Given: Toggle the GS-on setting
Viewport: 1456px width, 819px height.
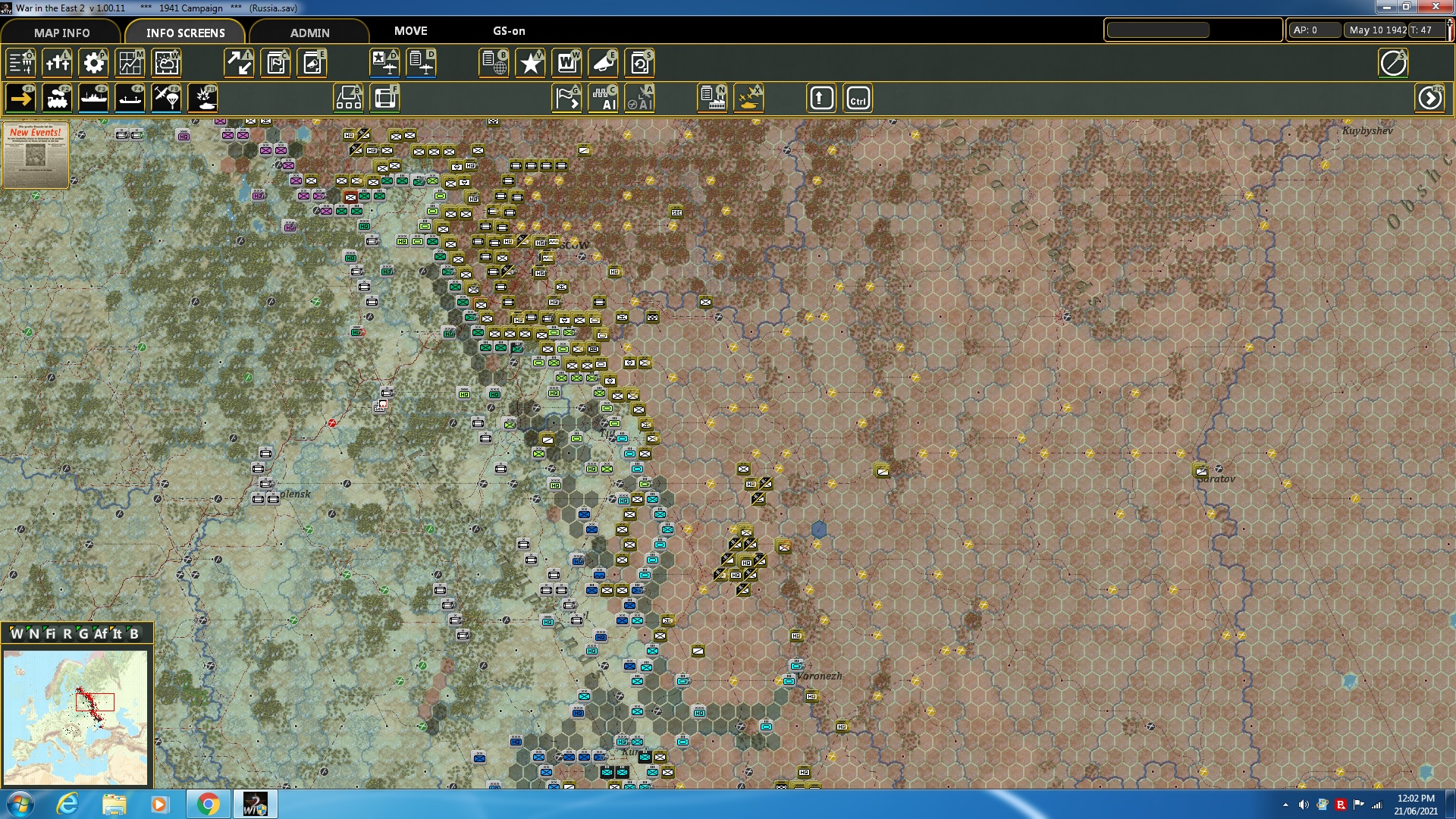Looking at the screenshot, I should 507,31.
